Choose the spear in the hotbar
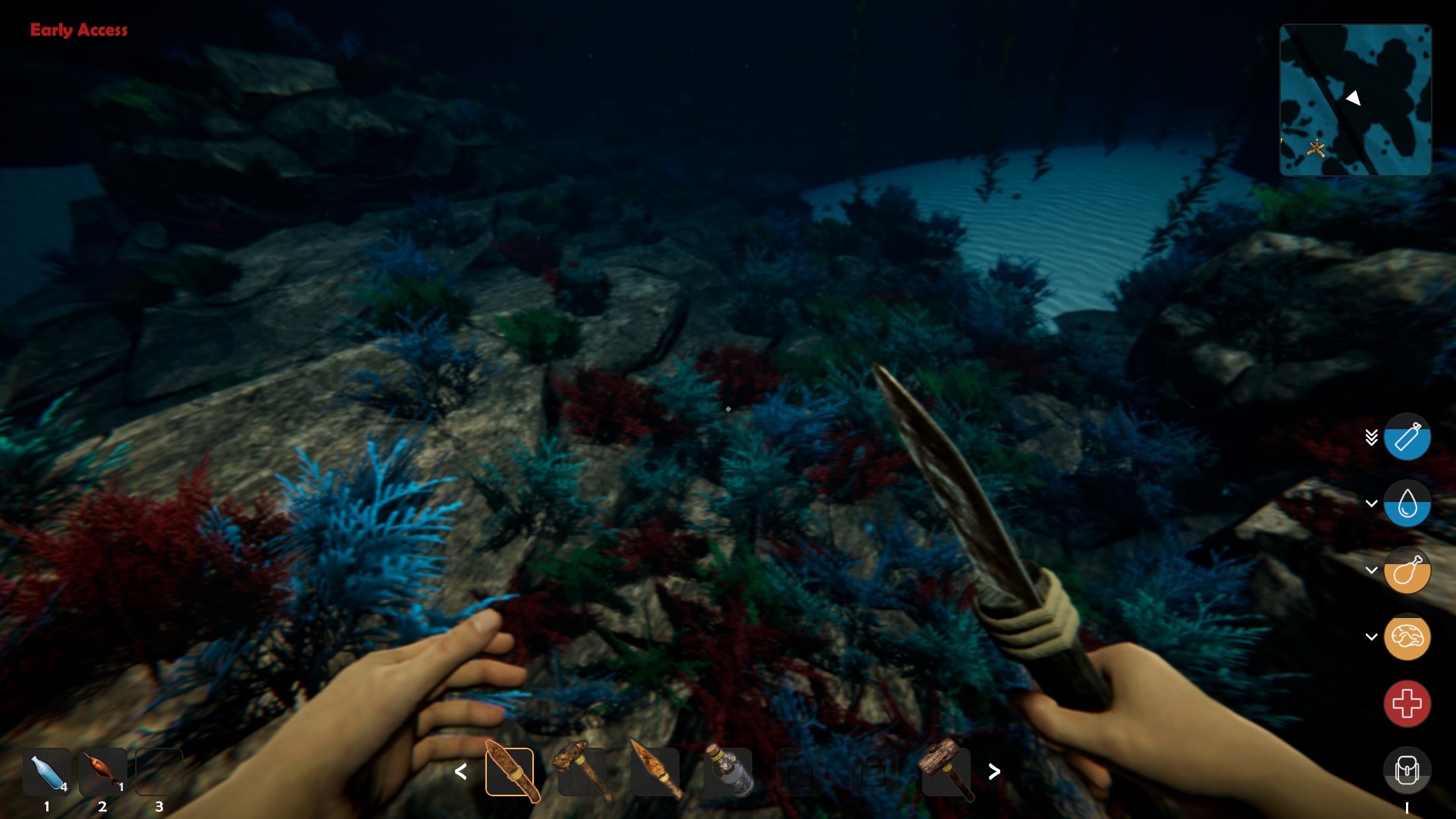 tap(655, 772)
